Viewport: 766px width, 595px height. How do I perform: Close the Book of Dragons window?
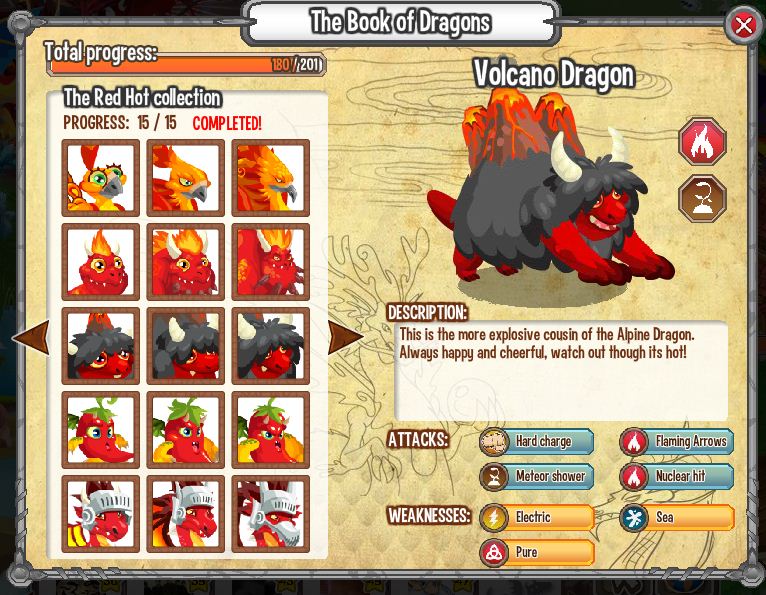744,26
